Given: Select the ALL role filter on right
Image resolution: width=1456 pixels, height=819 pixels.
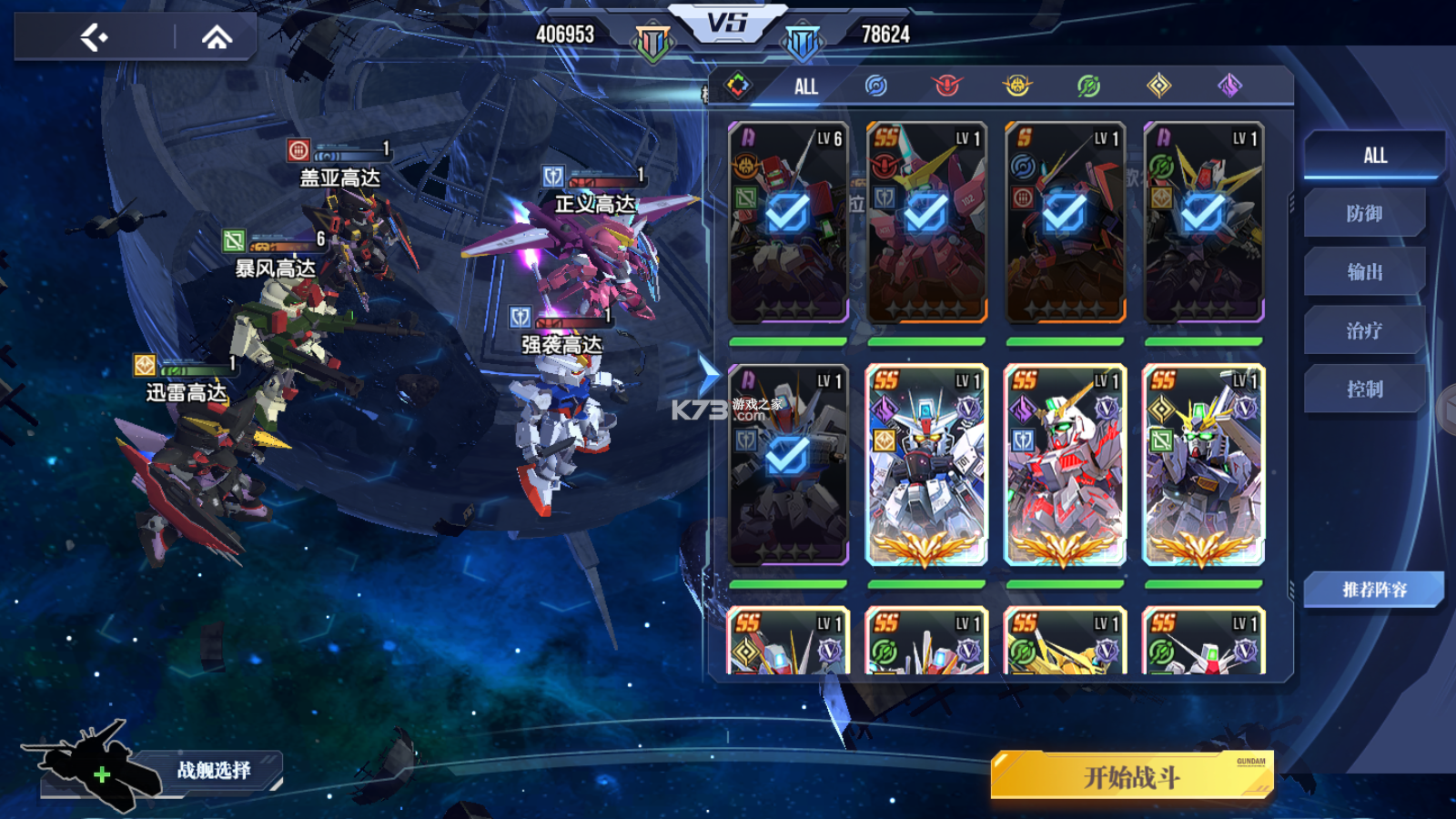Looking at the screenshot, I should (1374, 156).
